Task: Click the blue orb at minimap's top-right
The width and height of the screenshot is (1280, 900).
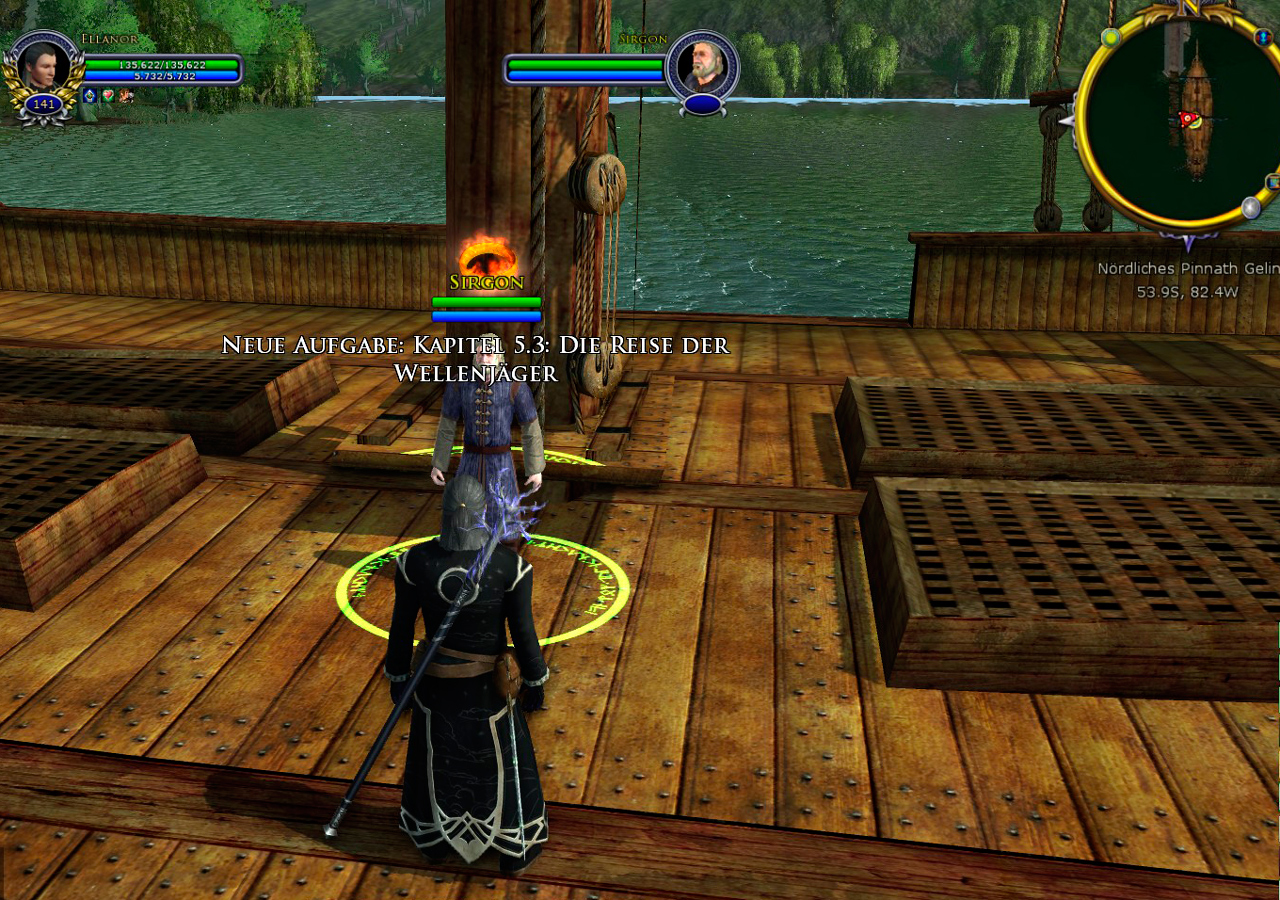Action: pyautogui.click(x=1262, y=37)
